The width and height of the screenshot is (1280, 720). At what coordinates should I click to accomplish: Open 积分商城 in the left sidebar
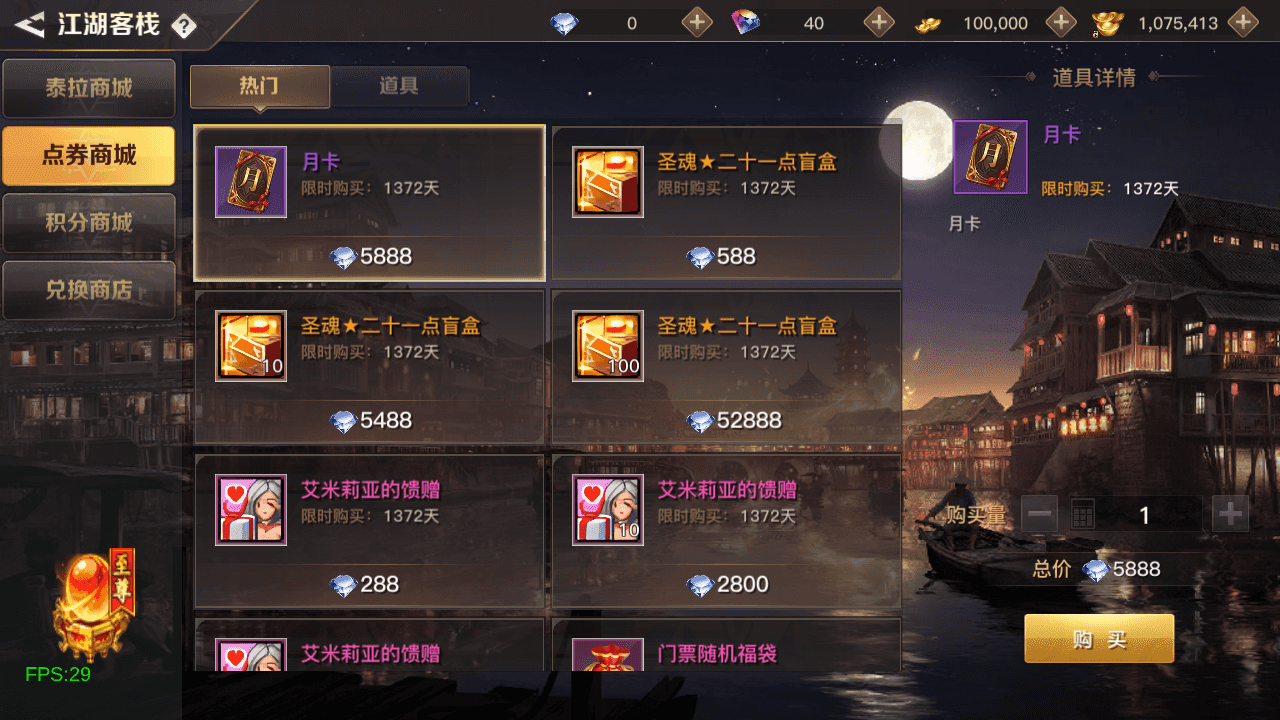[88, 222]
